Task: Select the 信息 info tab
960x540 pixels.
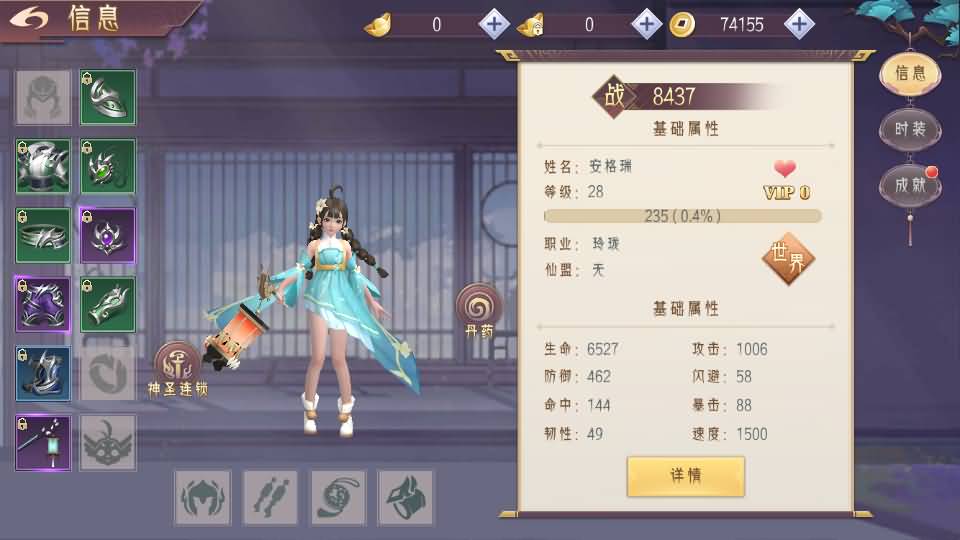Action: pyautogui.click(x=910, y=72)
